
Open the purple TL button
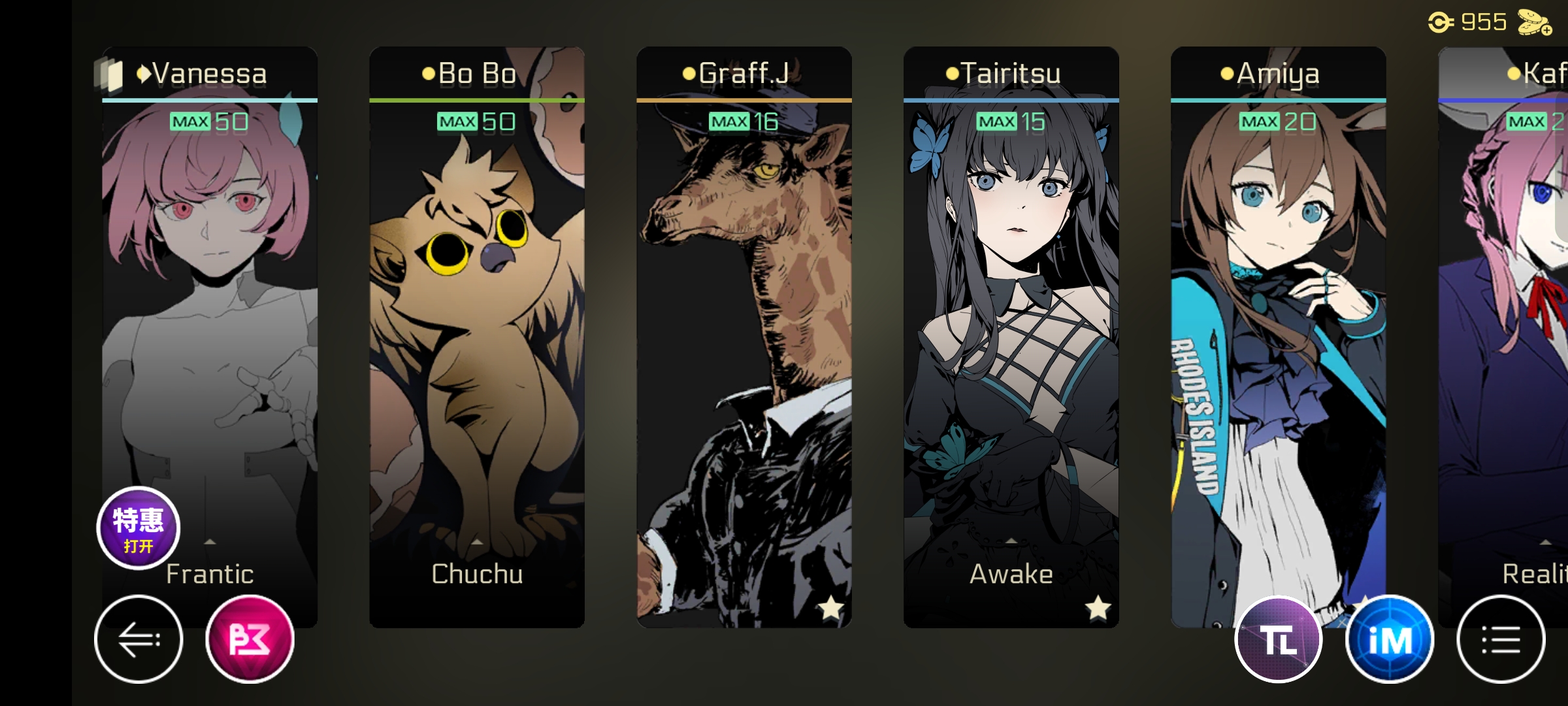click(1279, 639)
